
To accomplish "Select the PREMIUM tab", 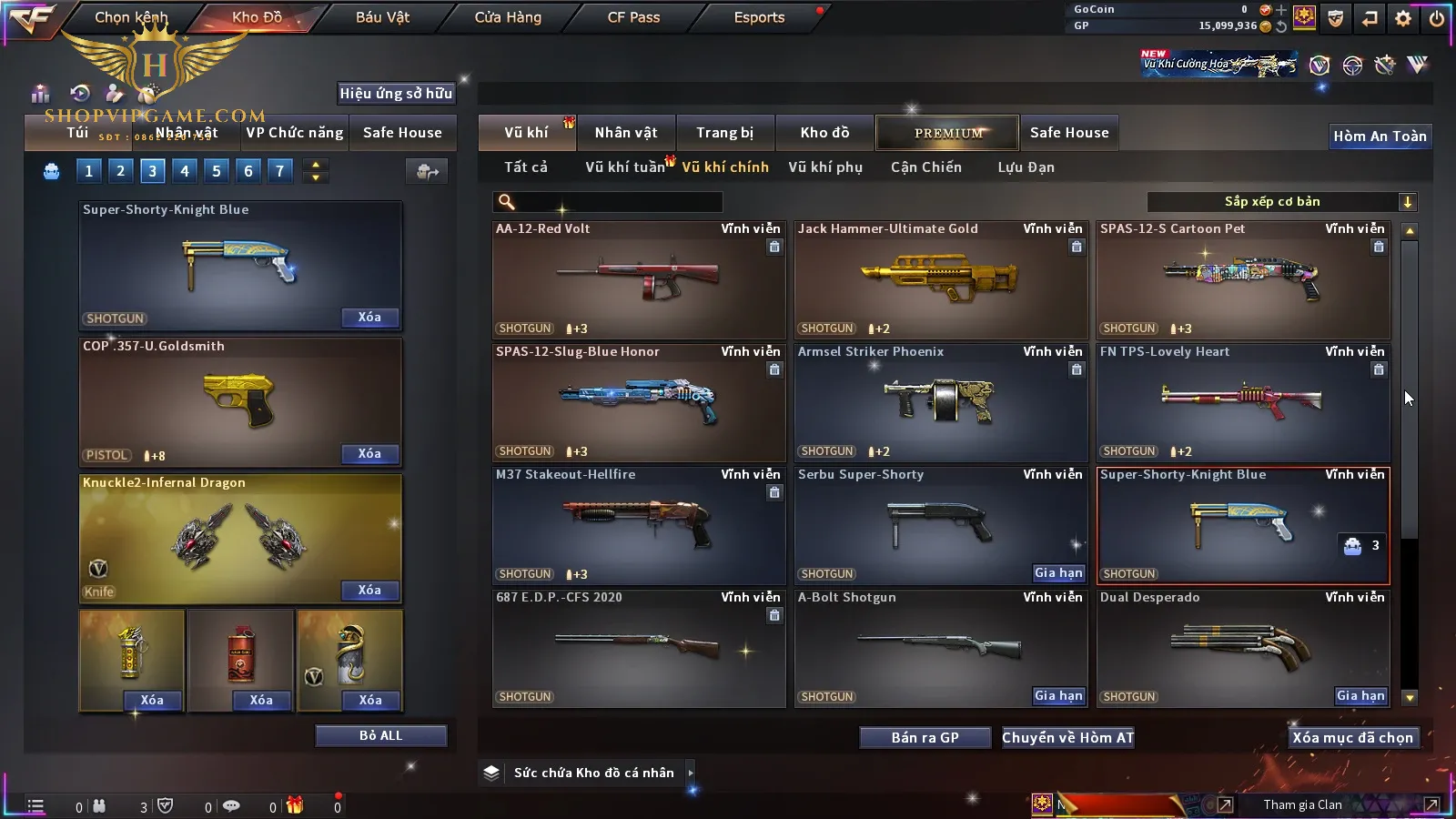I will click(947, 133).
